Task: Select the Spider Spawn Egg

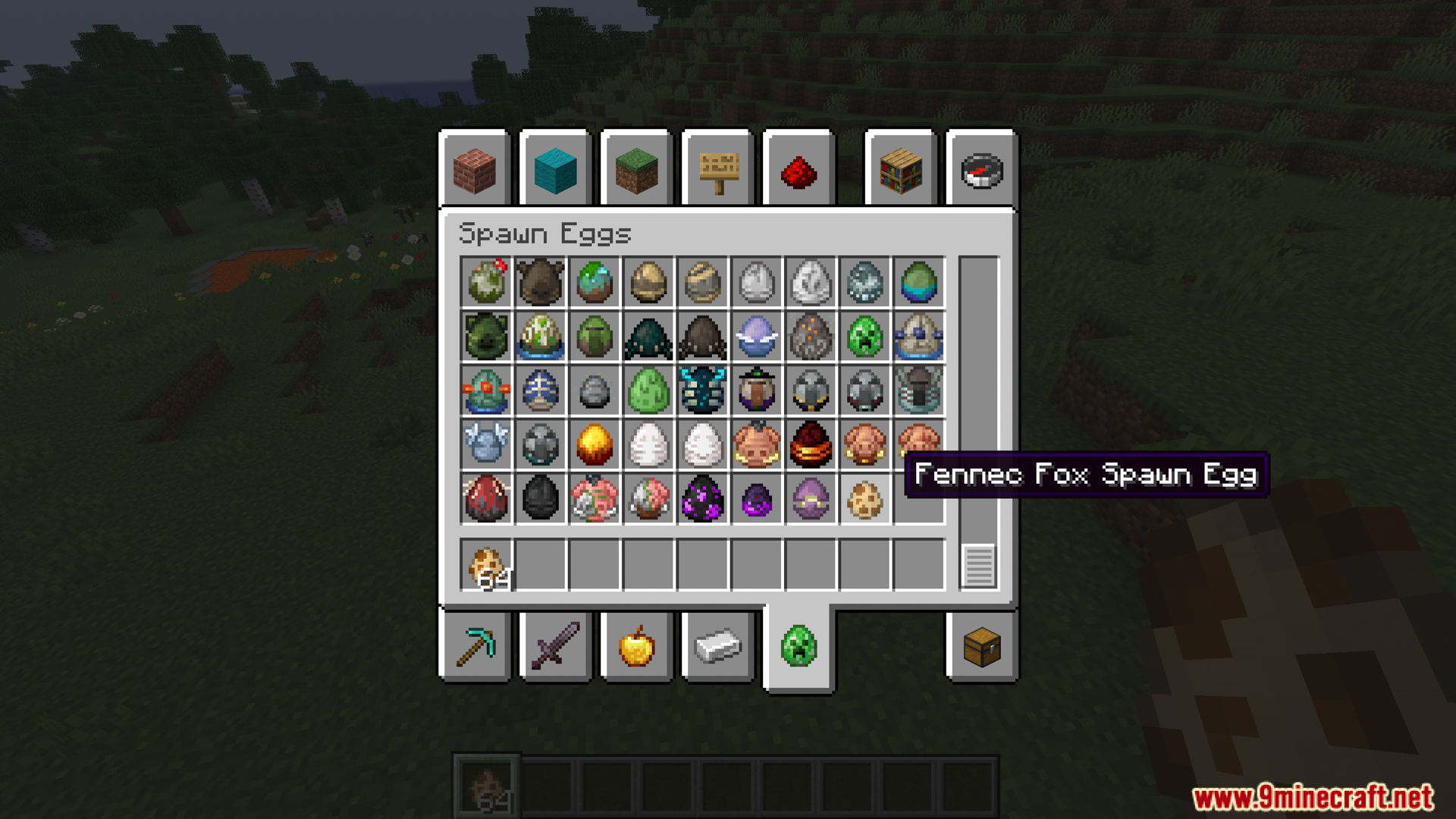Action: click(702, 336)
